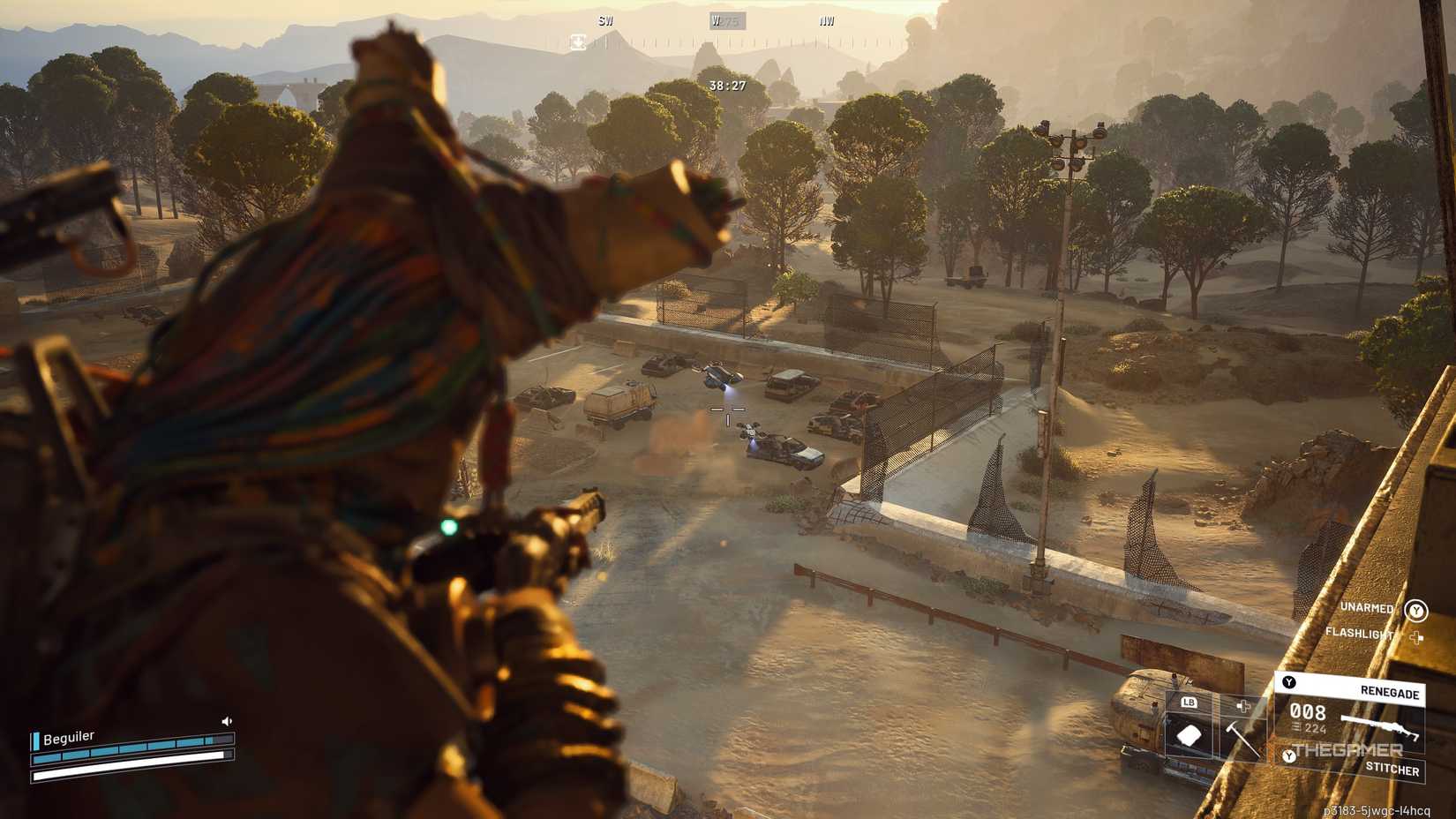
Task: Click the Y circle next to Unarmed
Action: 1416,611
